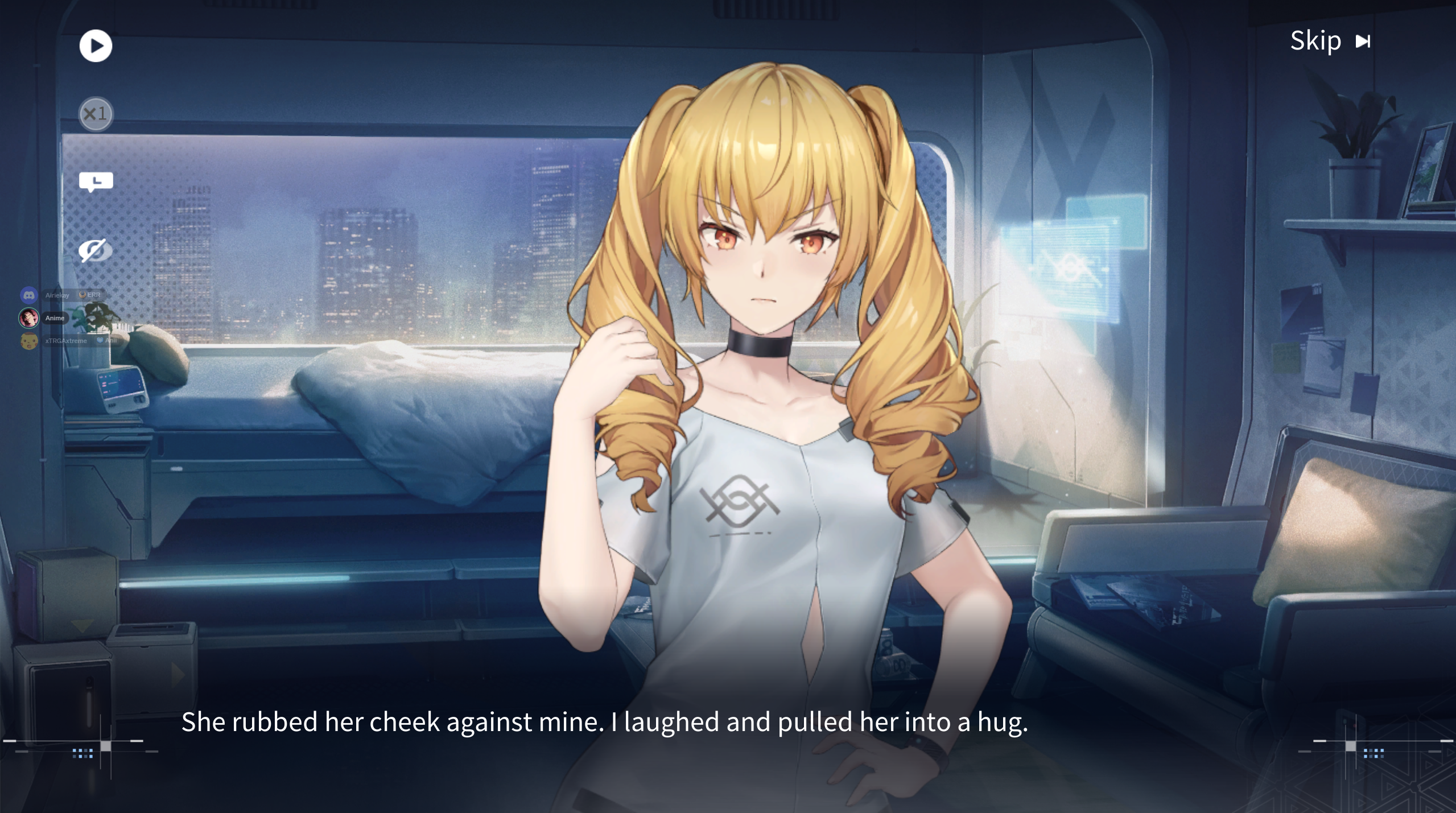
Task: Click the Discord overlay icon
Action: pos(29,295)
